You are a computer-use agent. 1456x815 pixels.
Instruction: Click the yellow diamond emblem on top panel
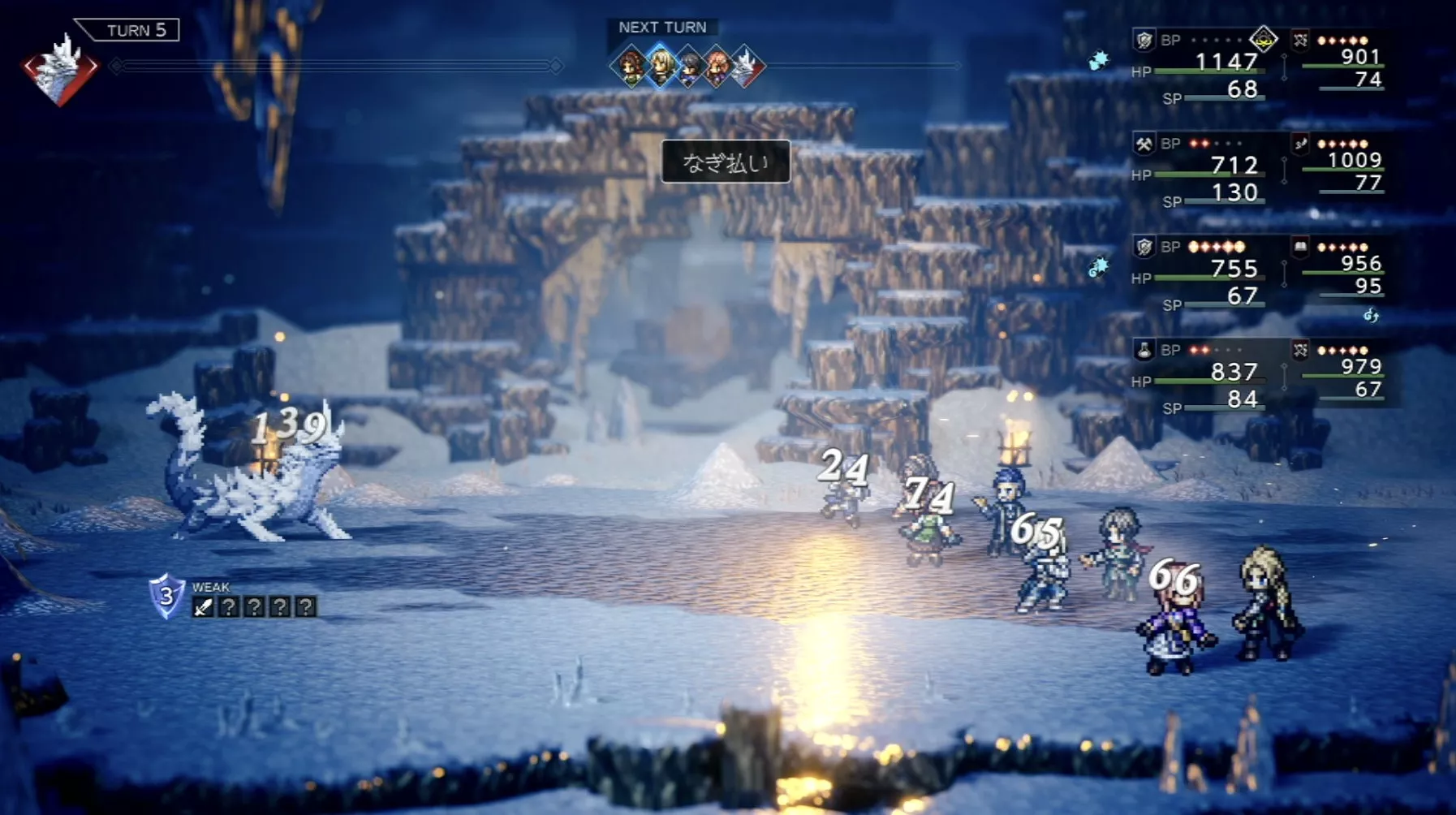click(1263, 38)
